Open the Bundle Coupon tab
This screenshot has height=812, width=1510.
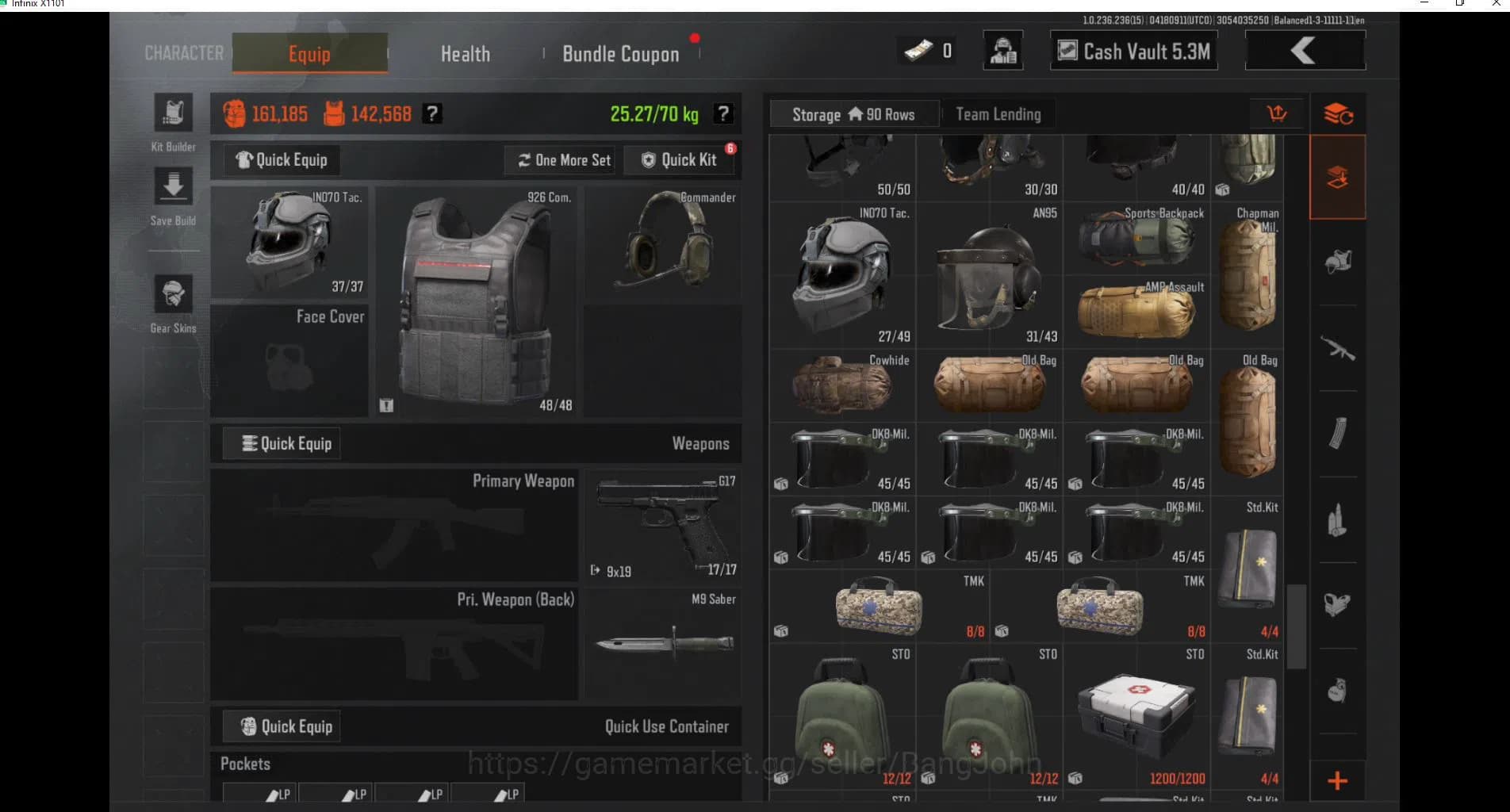[620, 53]
